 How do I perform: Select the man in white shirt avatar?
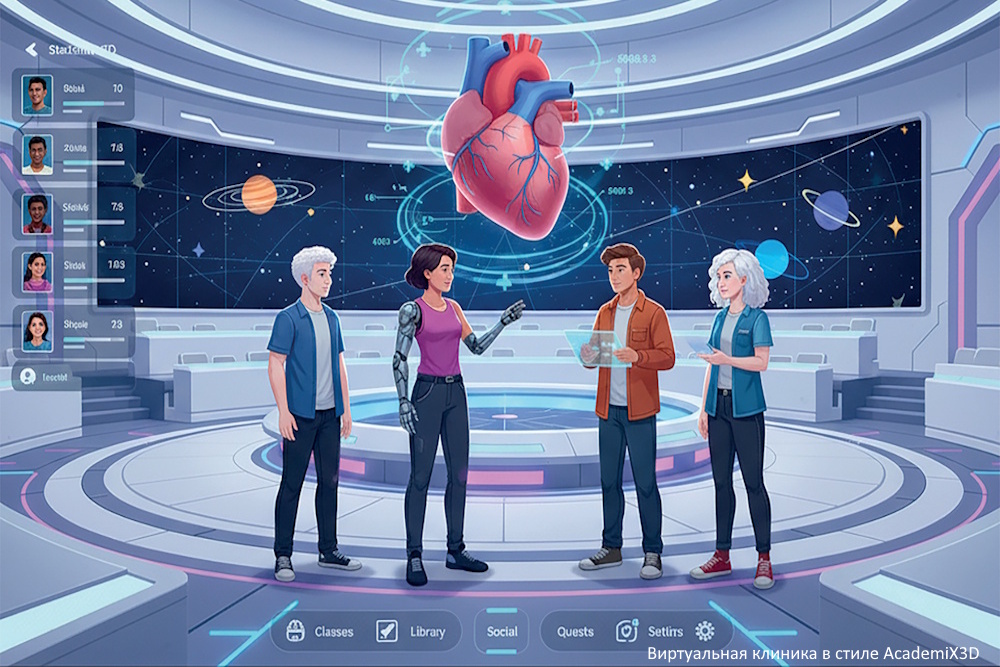coord(39,154)
